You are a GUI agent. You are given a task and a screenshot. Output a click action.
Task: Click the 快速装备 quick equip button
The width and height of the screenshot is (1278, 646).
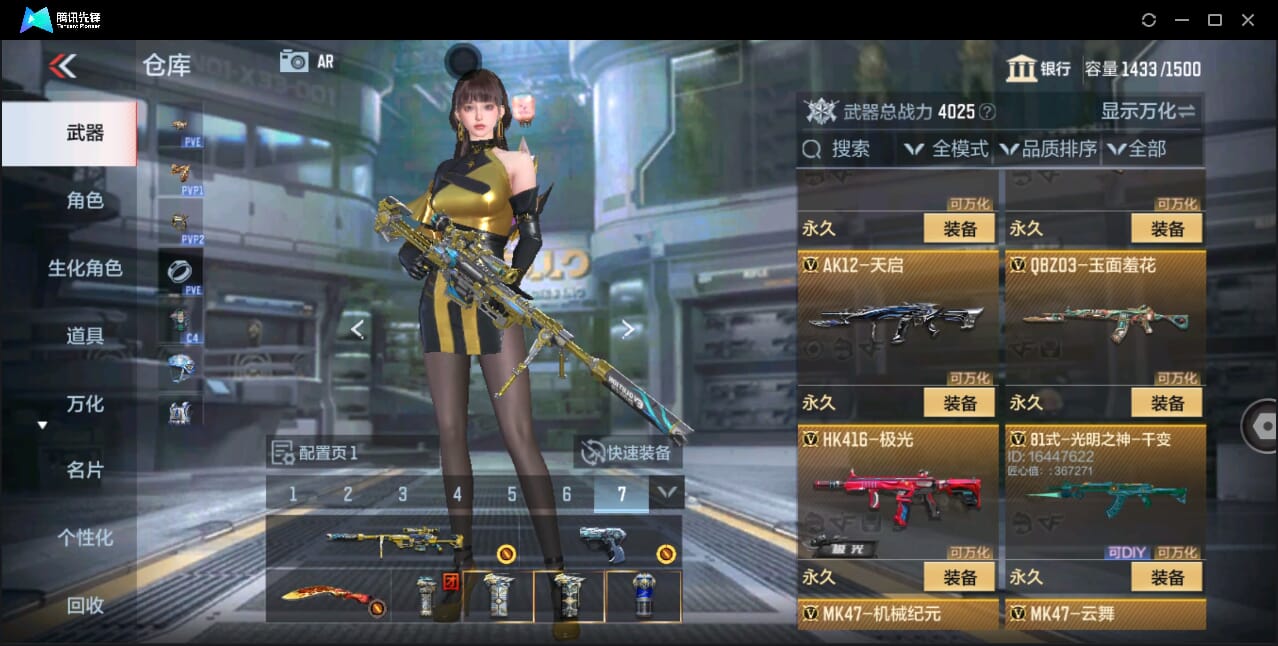tap(628, 453)
